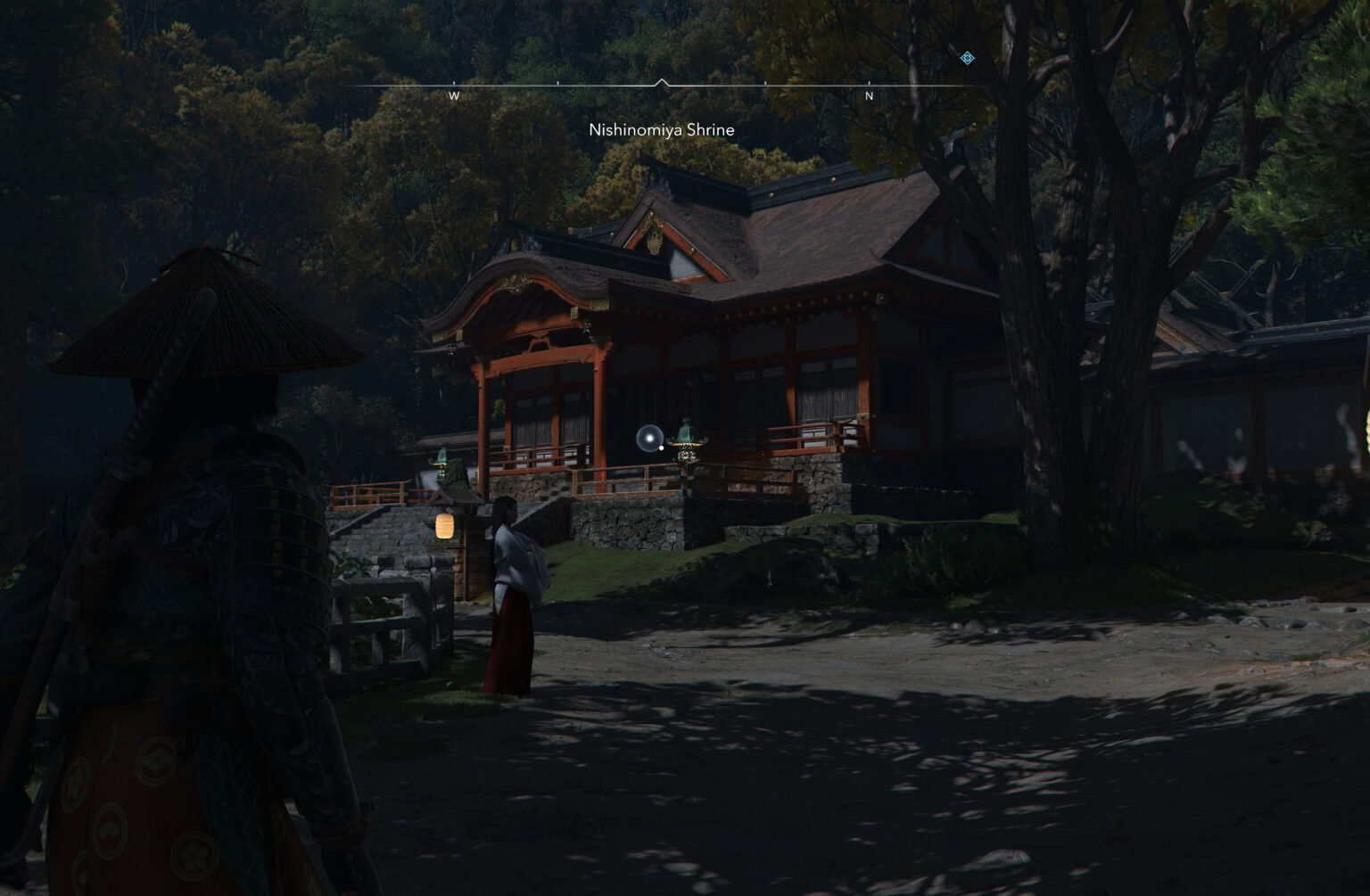Click the hanging paper lantern by the steps
Image resolution: width=1370 pixels, height=896 pixels.
click(x=443, y=527)
